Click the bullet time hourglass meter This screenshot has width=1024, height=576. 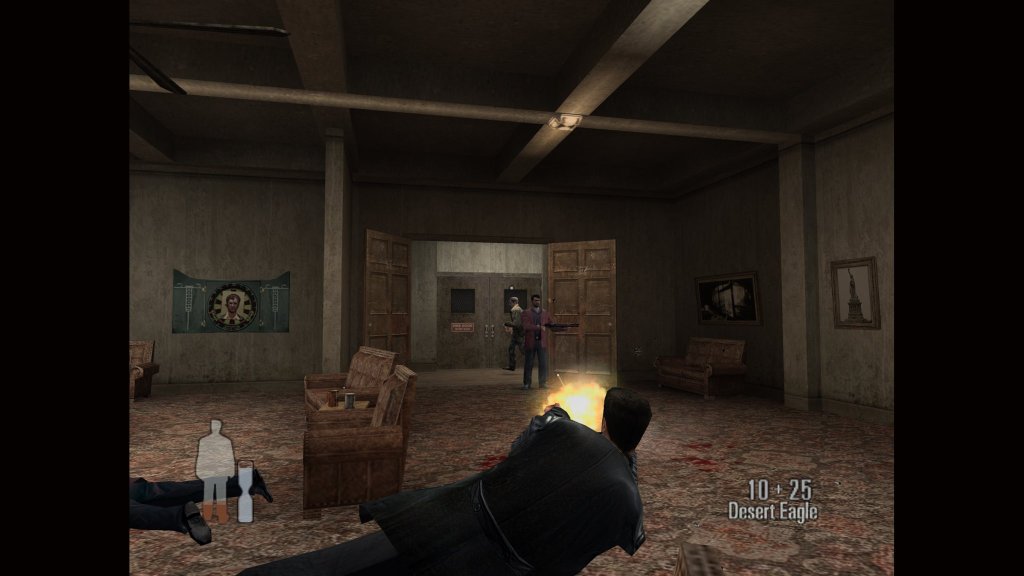[x=245, y=491]
